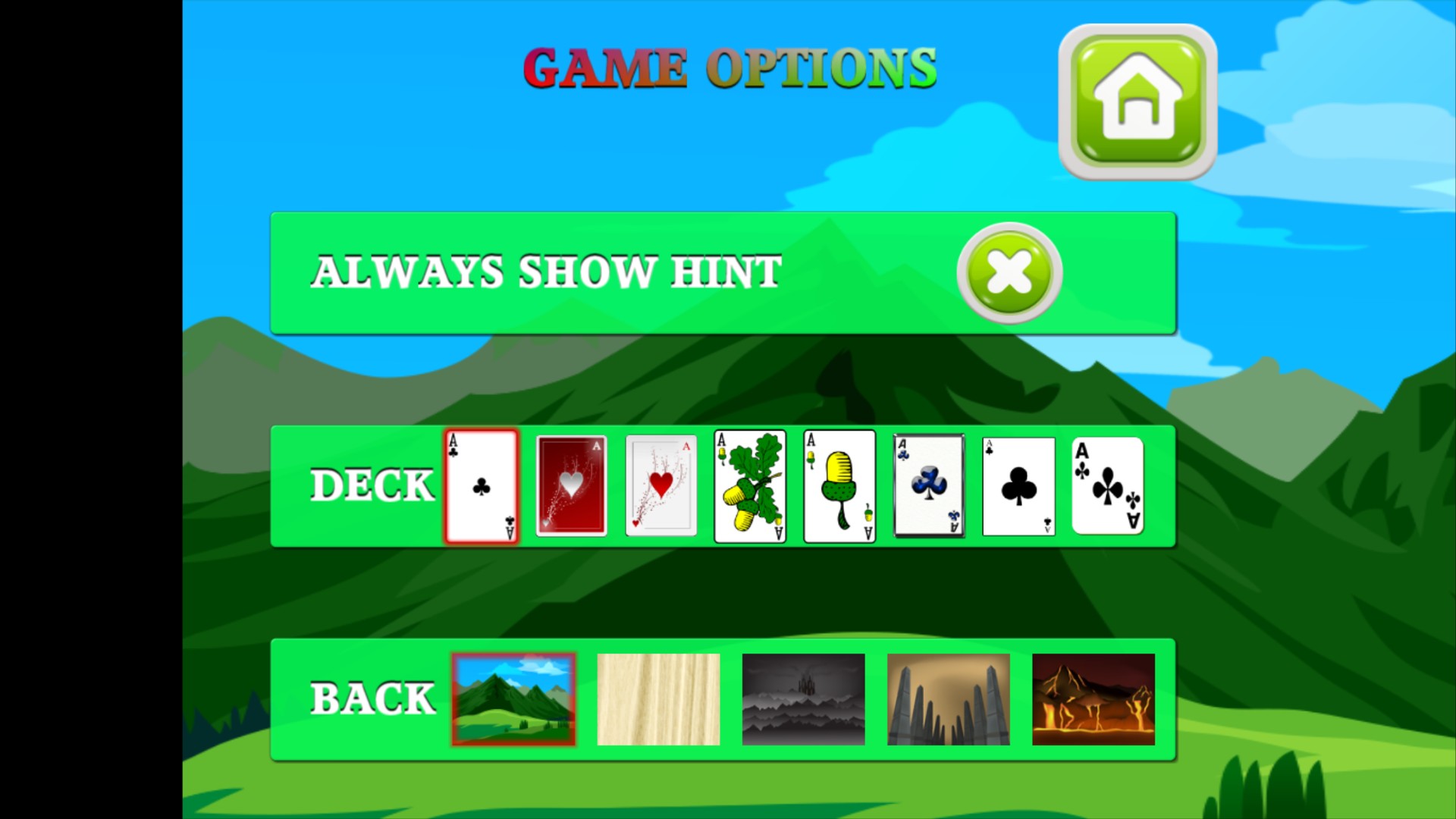Pick the four-clubs ace deck style
1456x819 pixels.
1106,486
